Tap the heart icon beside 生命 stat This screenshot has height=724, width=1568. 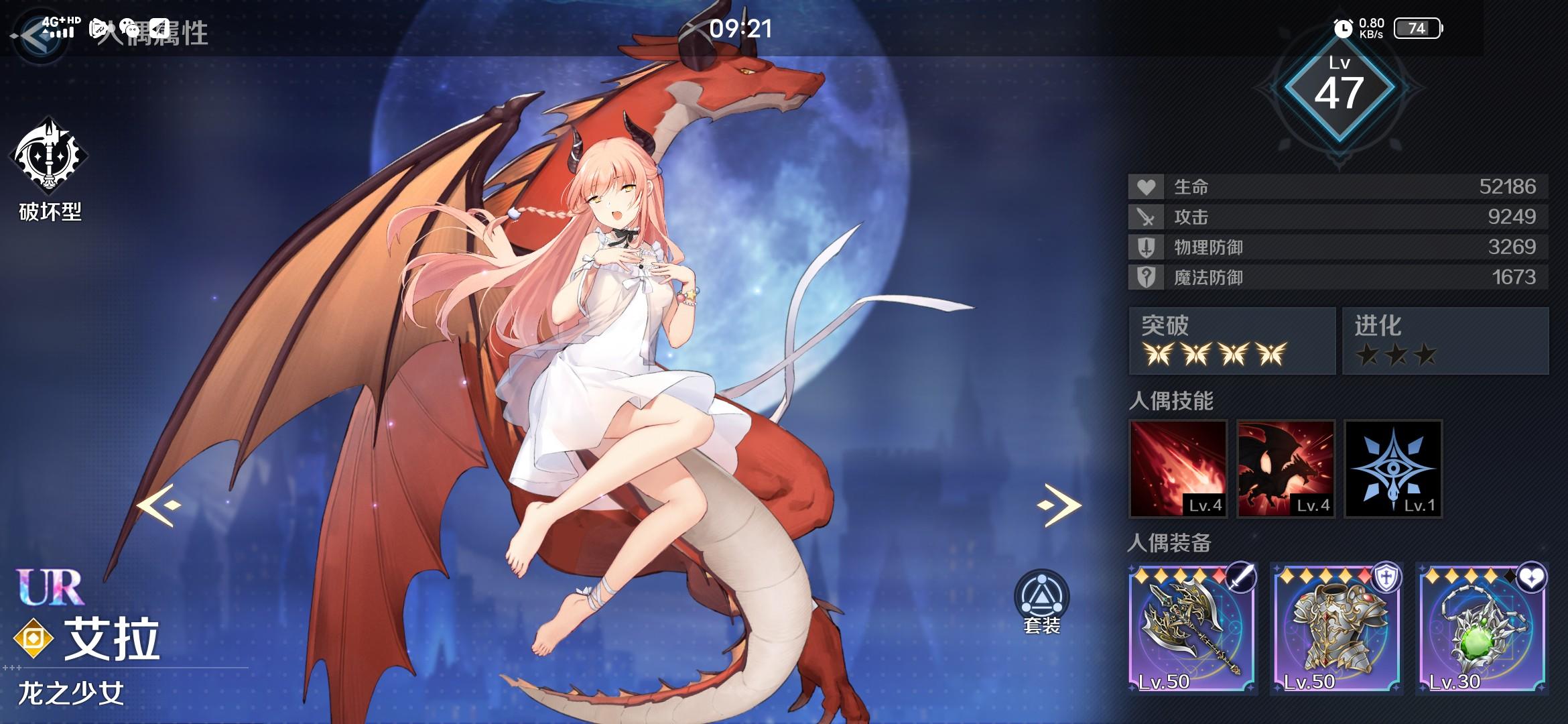[1147, 188]
